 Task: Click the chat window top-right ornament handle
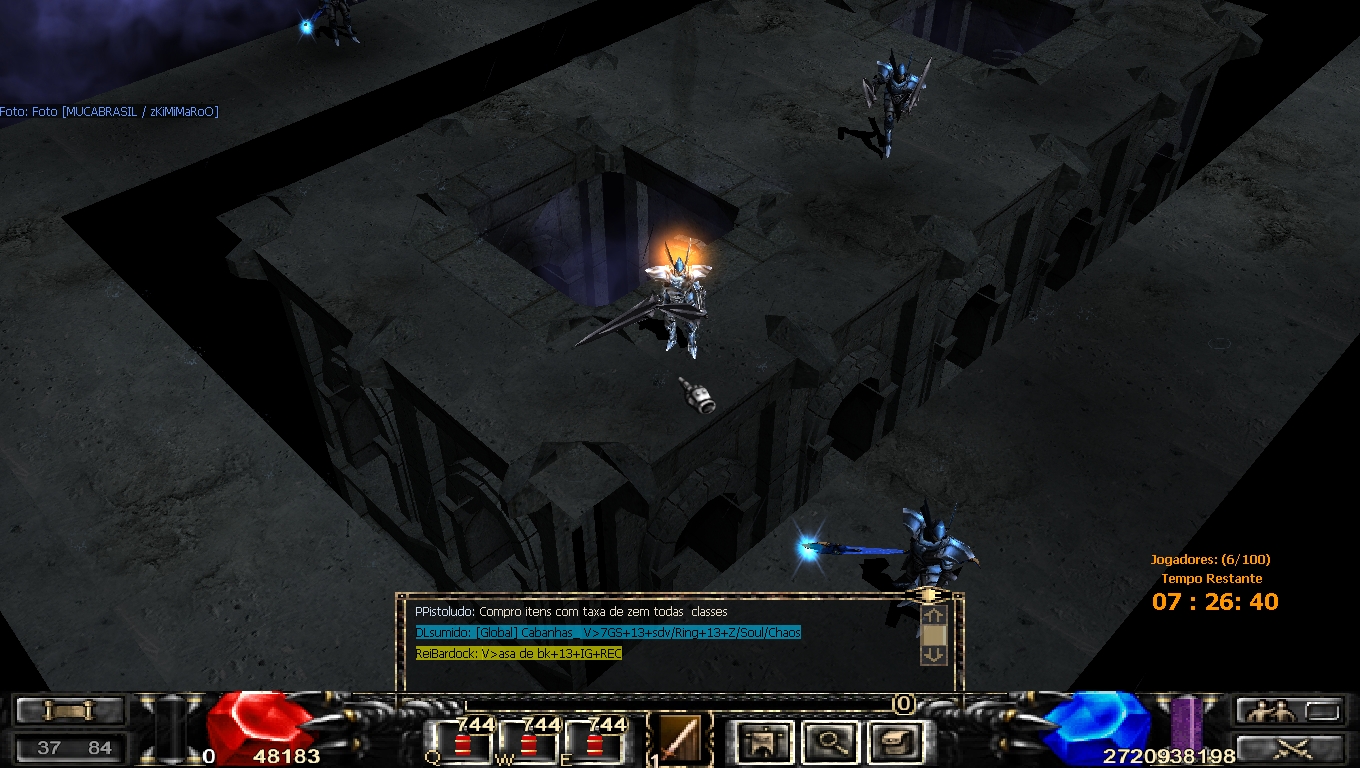click(928, 595)
